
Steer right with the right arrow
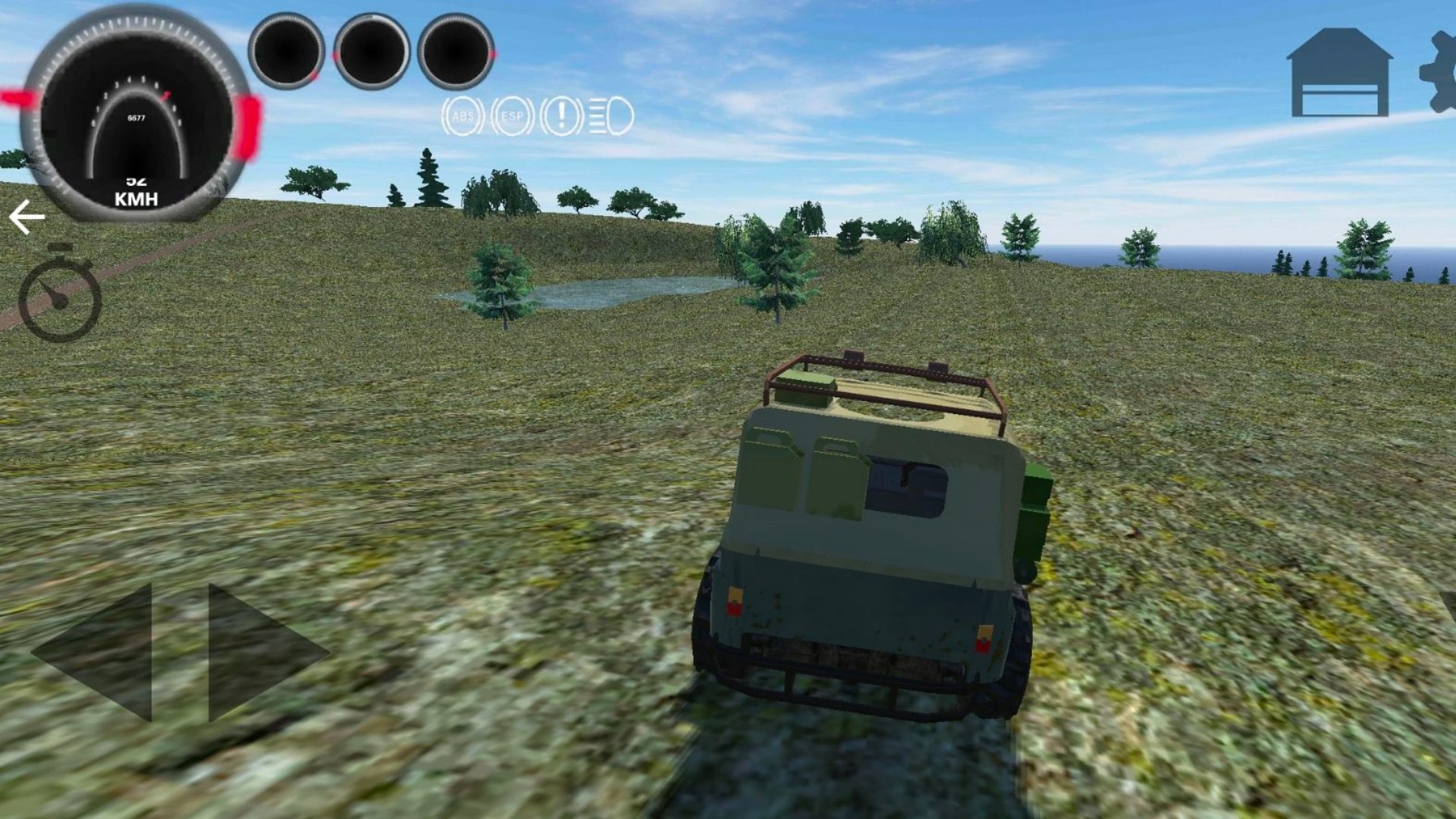pos(262,652)
